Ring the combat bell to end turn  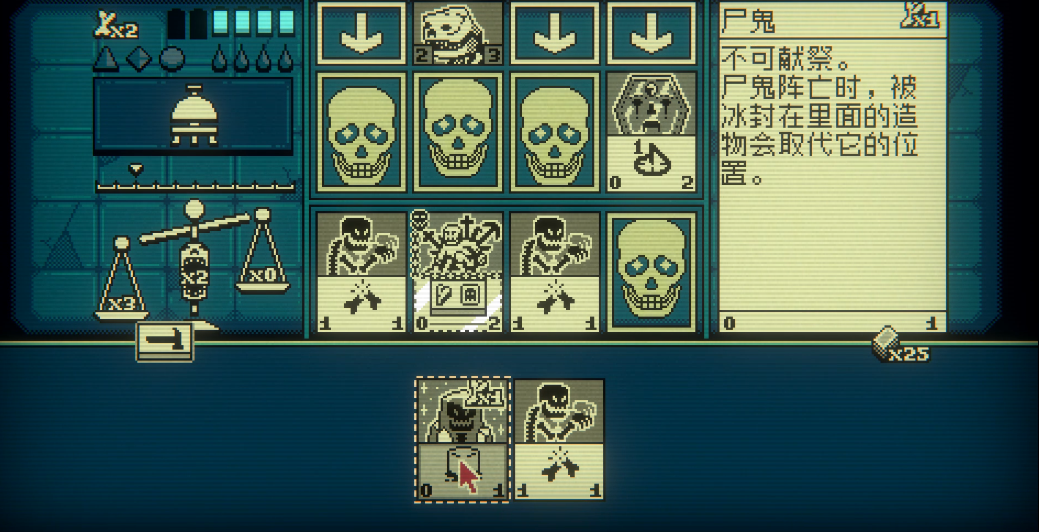(194, 116)
